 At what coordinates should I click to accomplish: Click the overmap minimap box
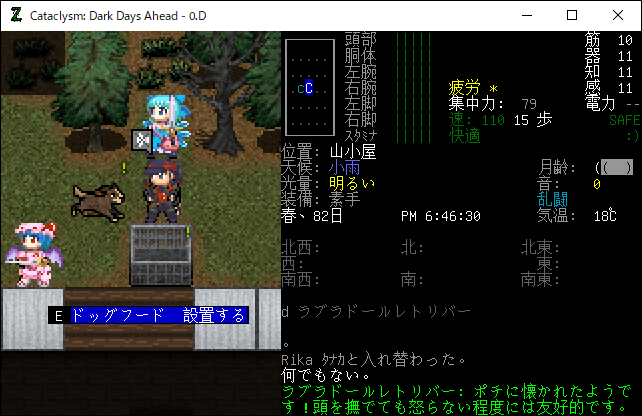click(308, 88)
